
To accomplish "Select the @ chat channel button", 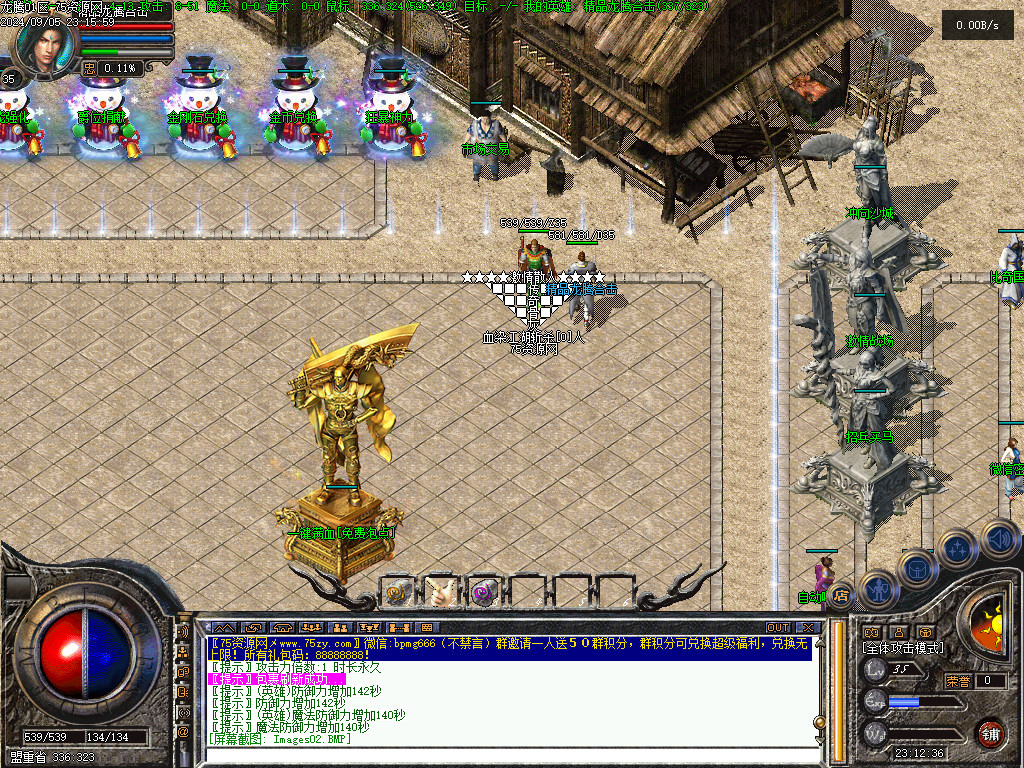I will pyautogui.click(x=183, y=732).
